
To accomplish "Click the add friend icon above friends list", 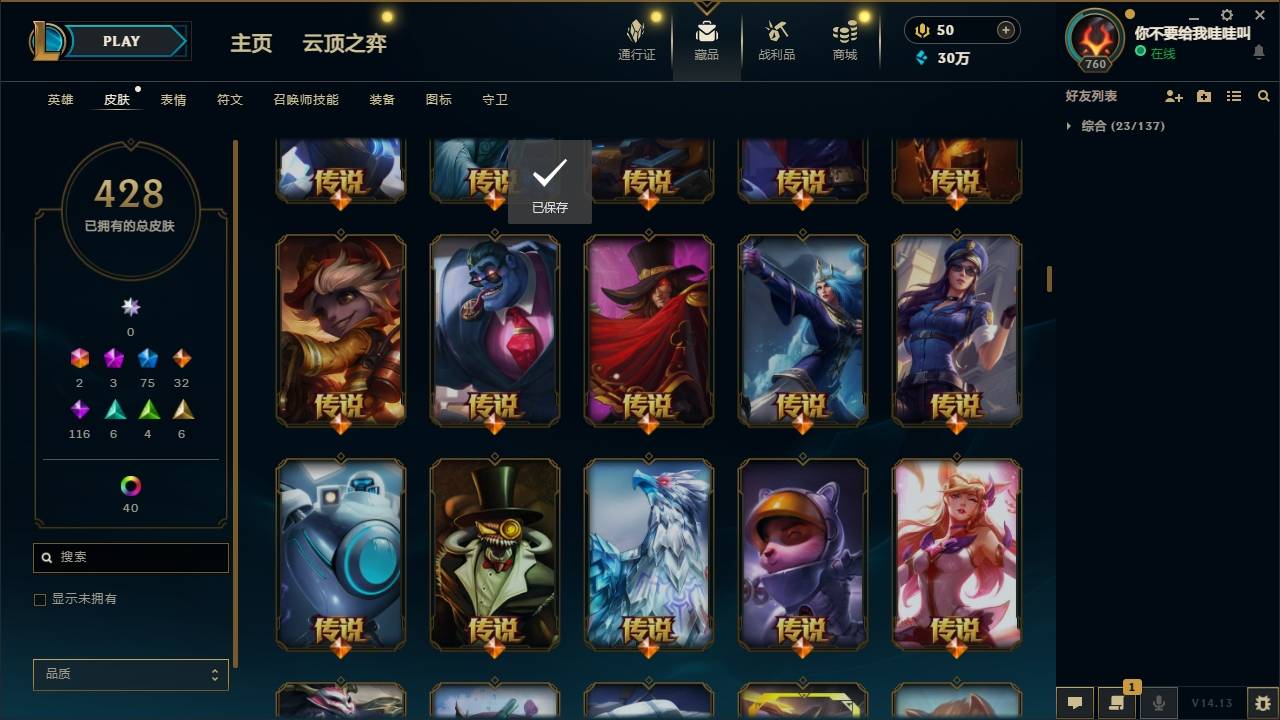I will point(1172,96).
